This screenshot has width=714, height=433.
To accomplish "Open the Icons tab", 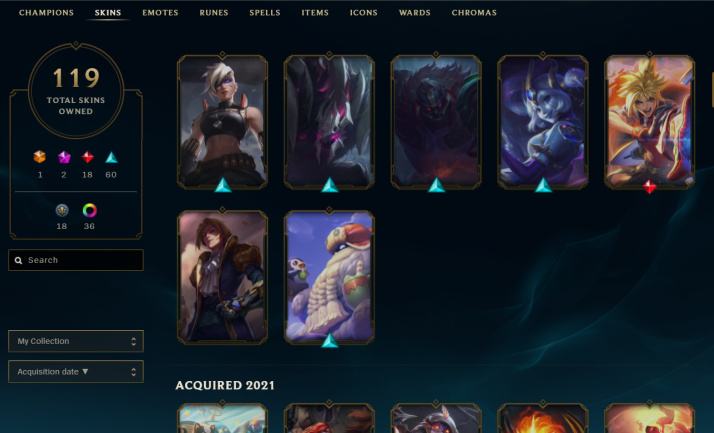I will point(363,13).
